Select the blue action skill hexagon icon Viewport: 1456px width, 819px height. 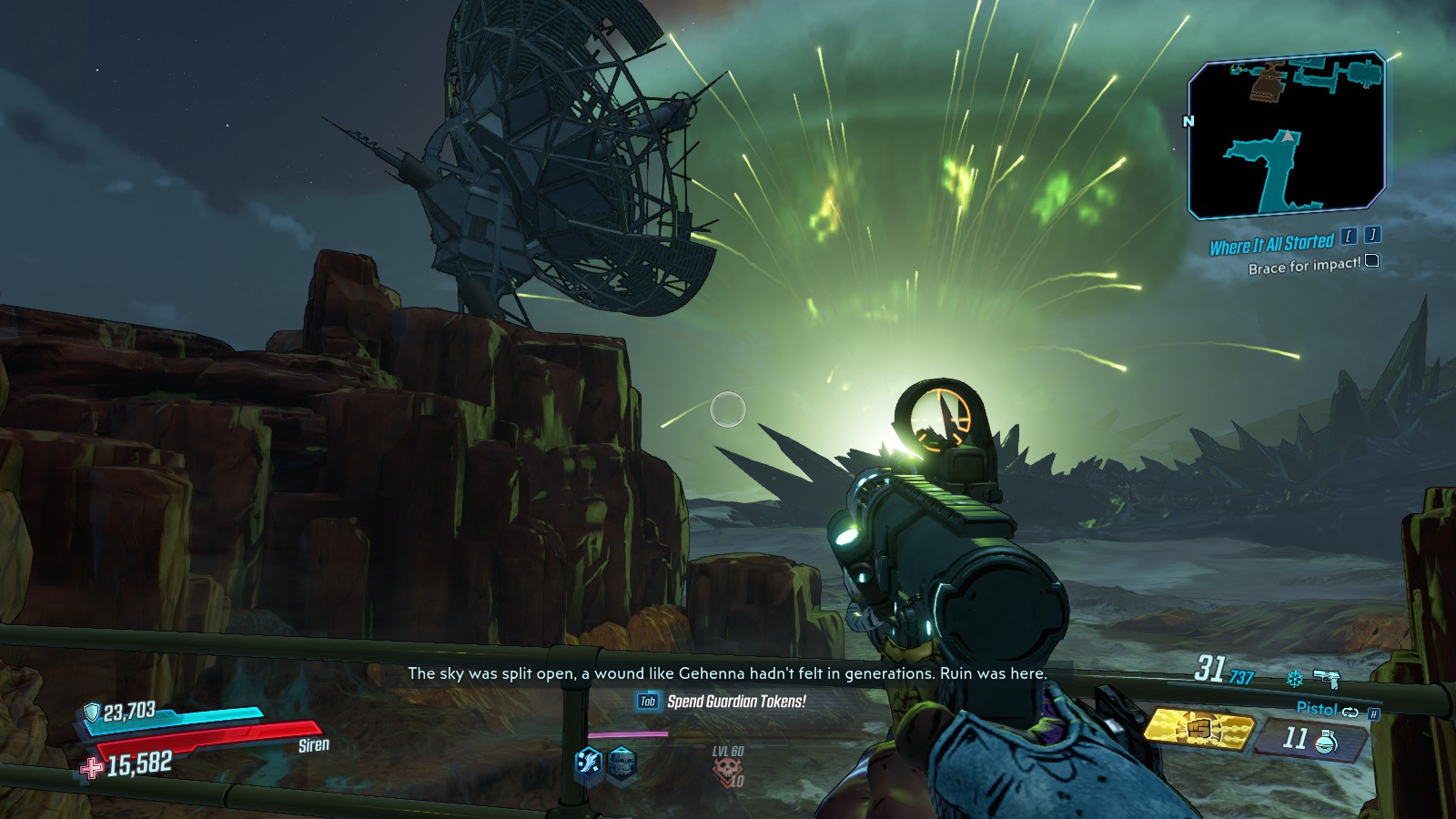click(589, 762)
